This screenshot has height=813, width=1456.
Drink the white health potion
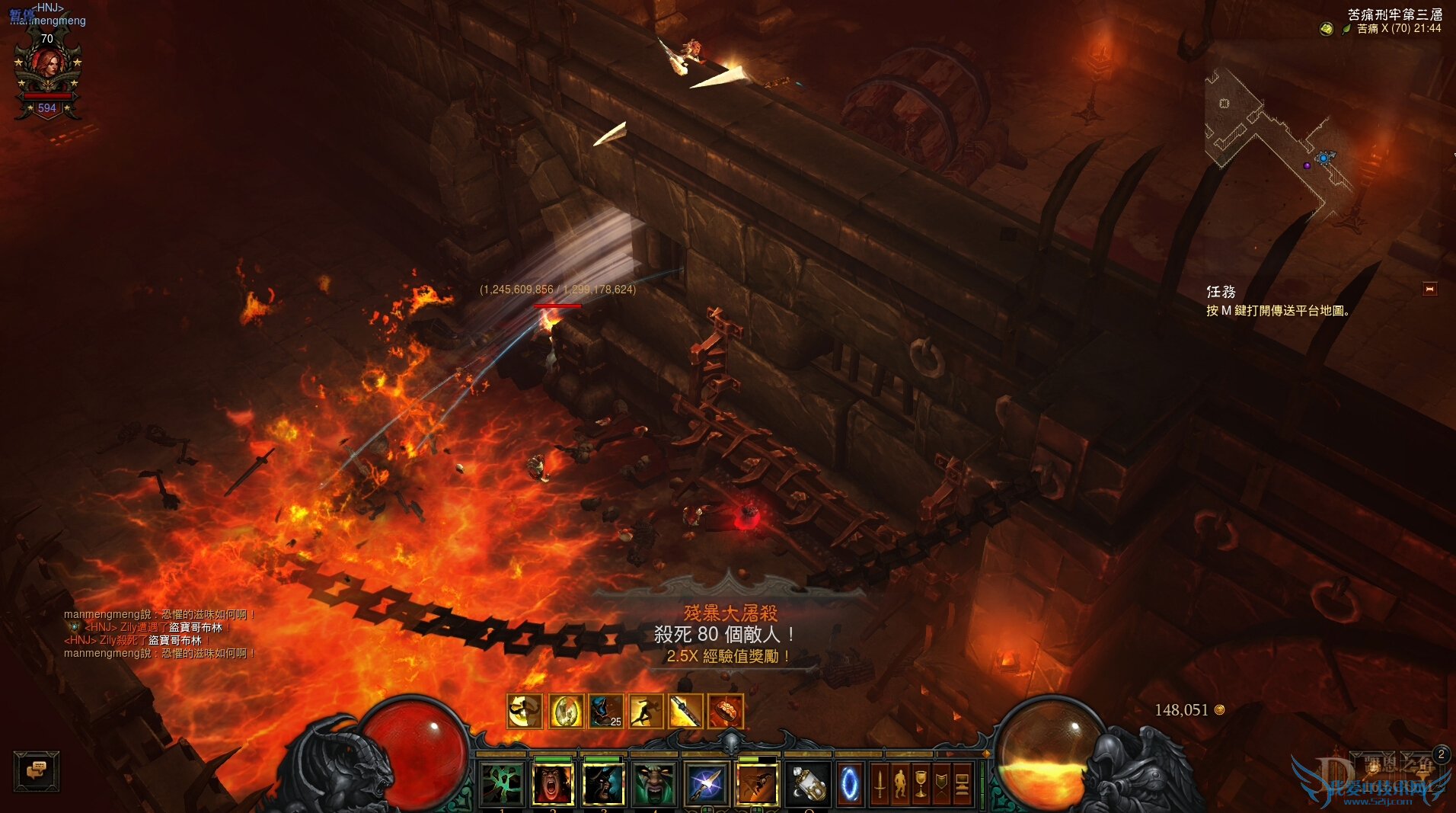point(808,783)
